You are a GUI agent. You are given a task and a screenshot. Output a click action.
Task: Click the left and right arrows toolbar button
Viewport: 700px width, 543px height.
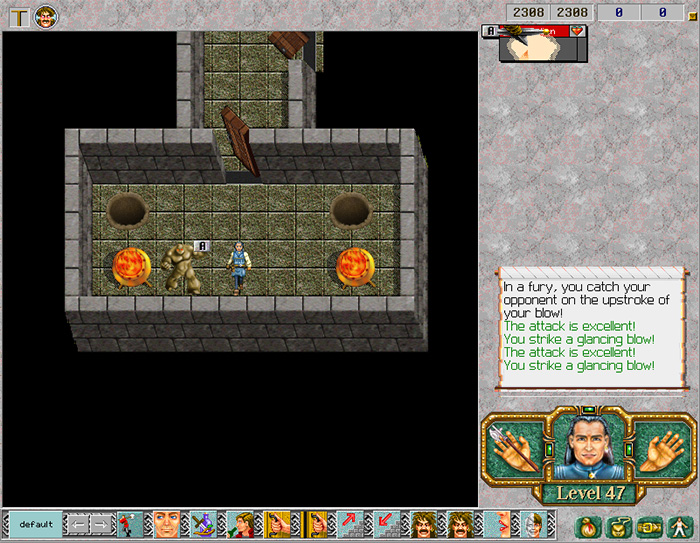[x=89, y=524]
